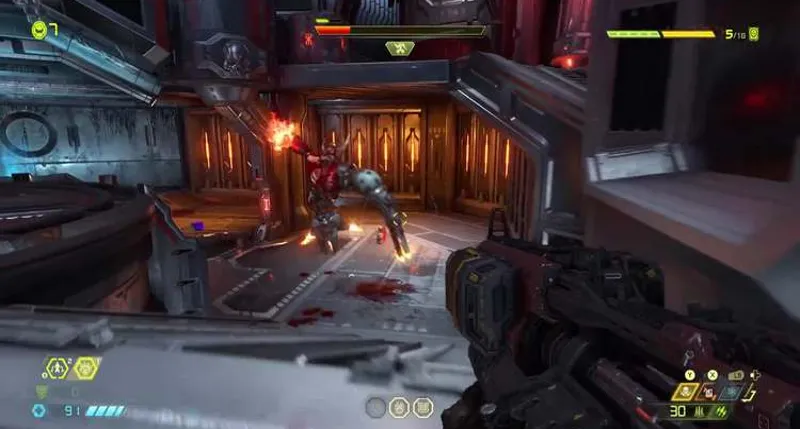
Task: Click the blue health cross icon
Action: pyautogui.click(x=39, y=410)
